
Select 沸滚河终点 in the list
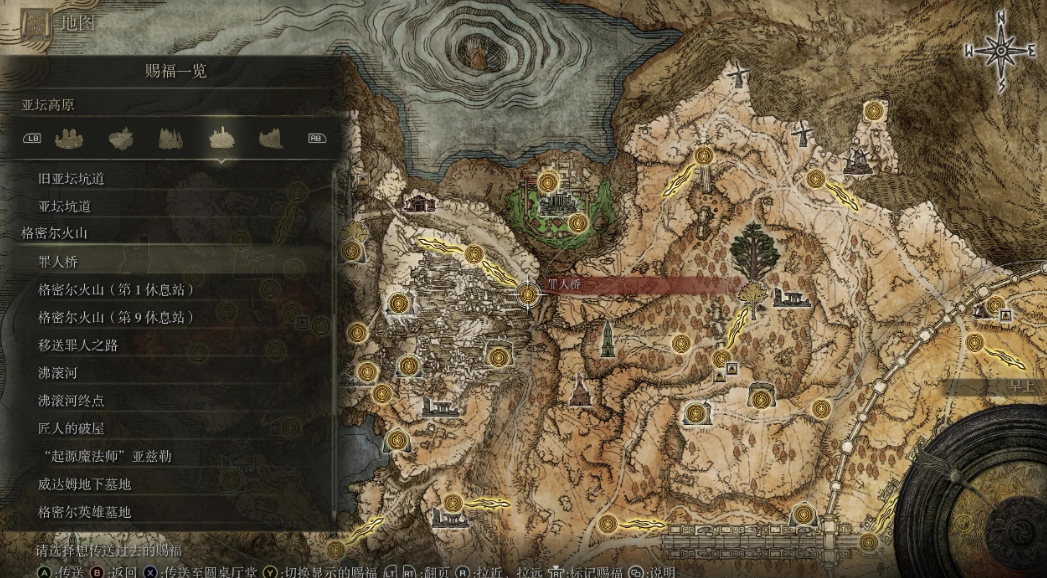click(71, 401)
